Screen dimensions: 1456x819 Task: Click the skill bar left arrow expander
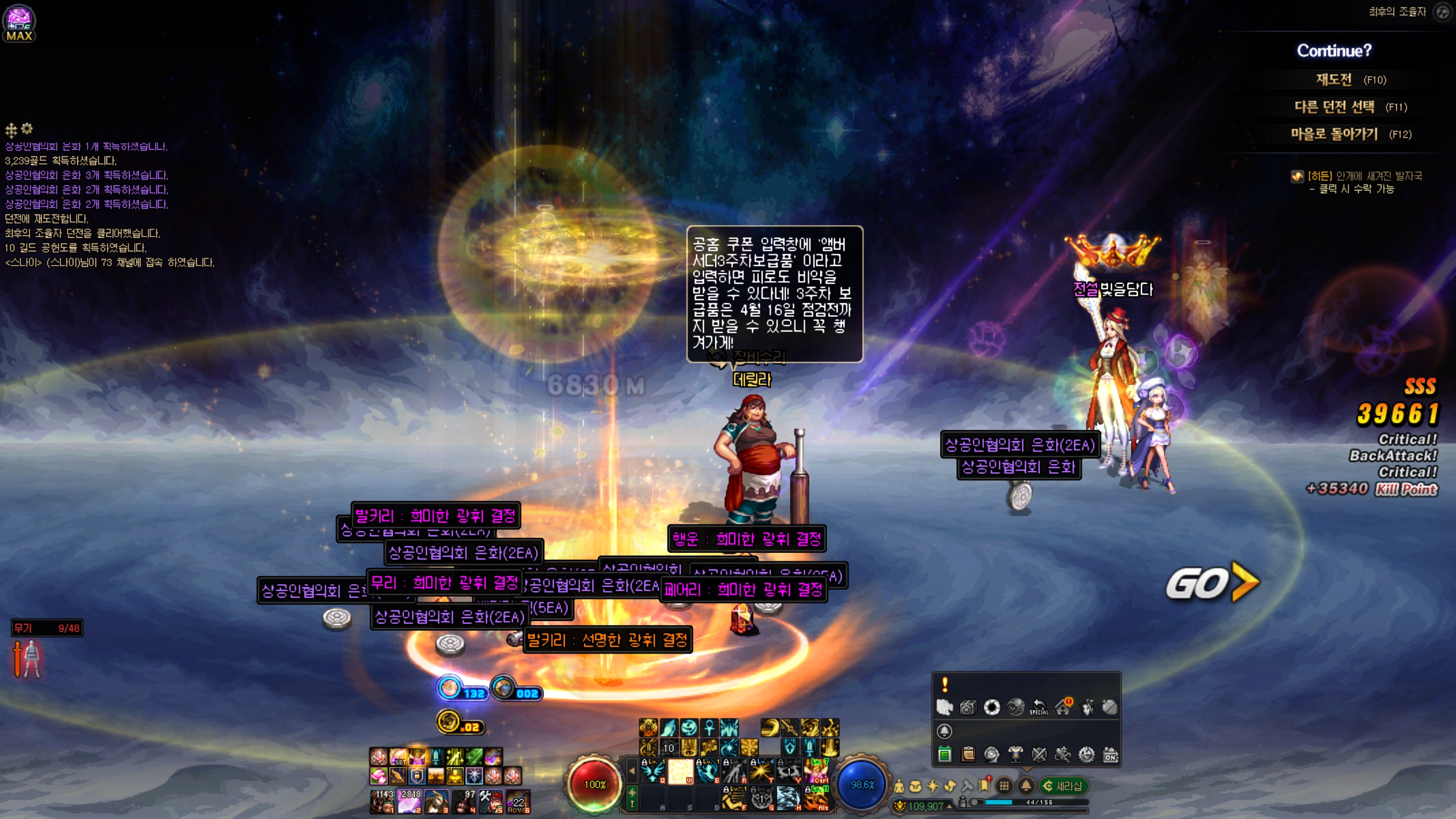631,771
